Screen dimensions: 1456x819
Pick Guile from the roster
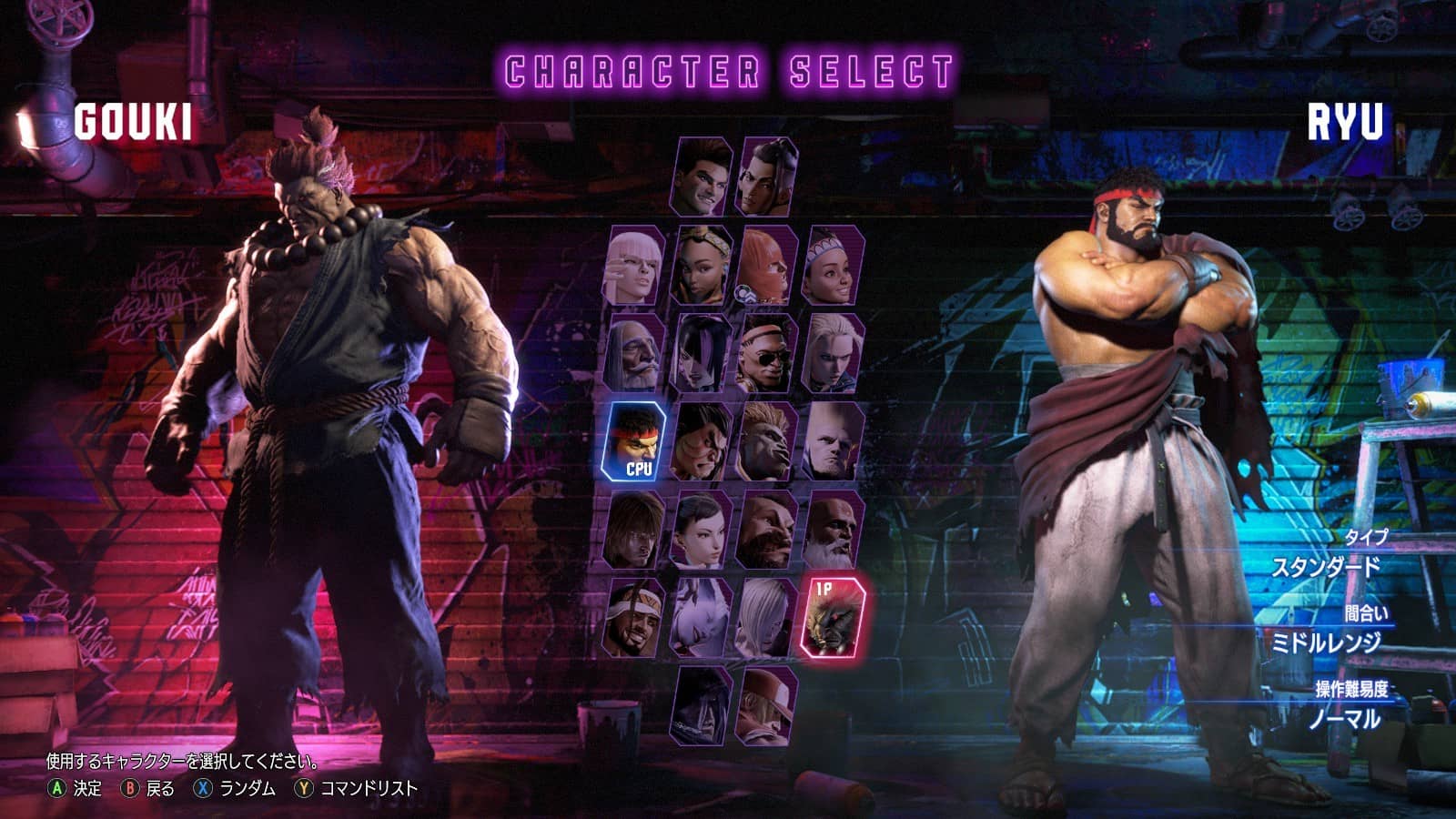[833, 442]
